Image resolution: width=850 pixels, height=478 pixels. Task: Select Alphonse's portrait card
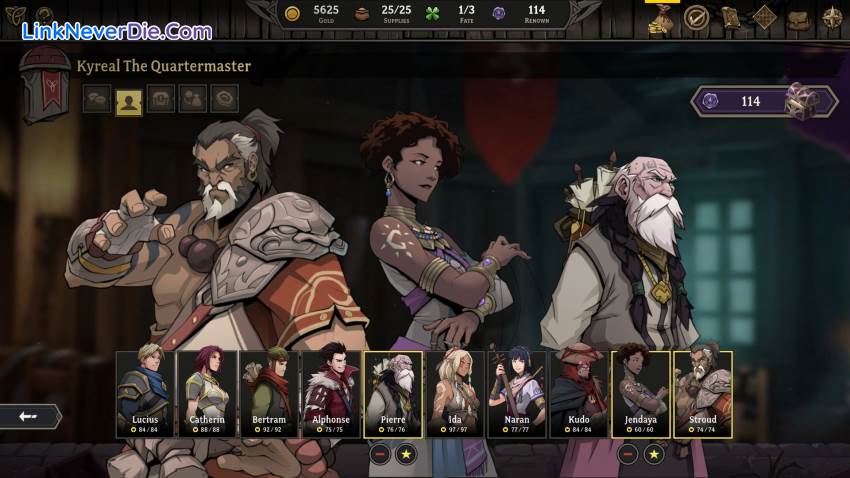[x=331, y=394]
